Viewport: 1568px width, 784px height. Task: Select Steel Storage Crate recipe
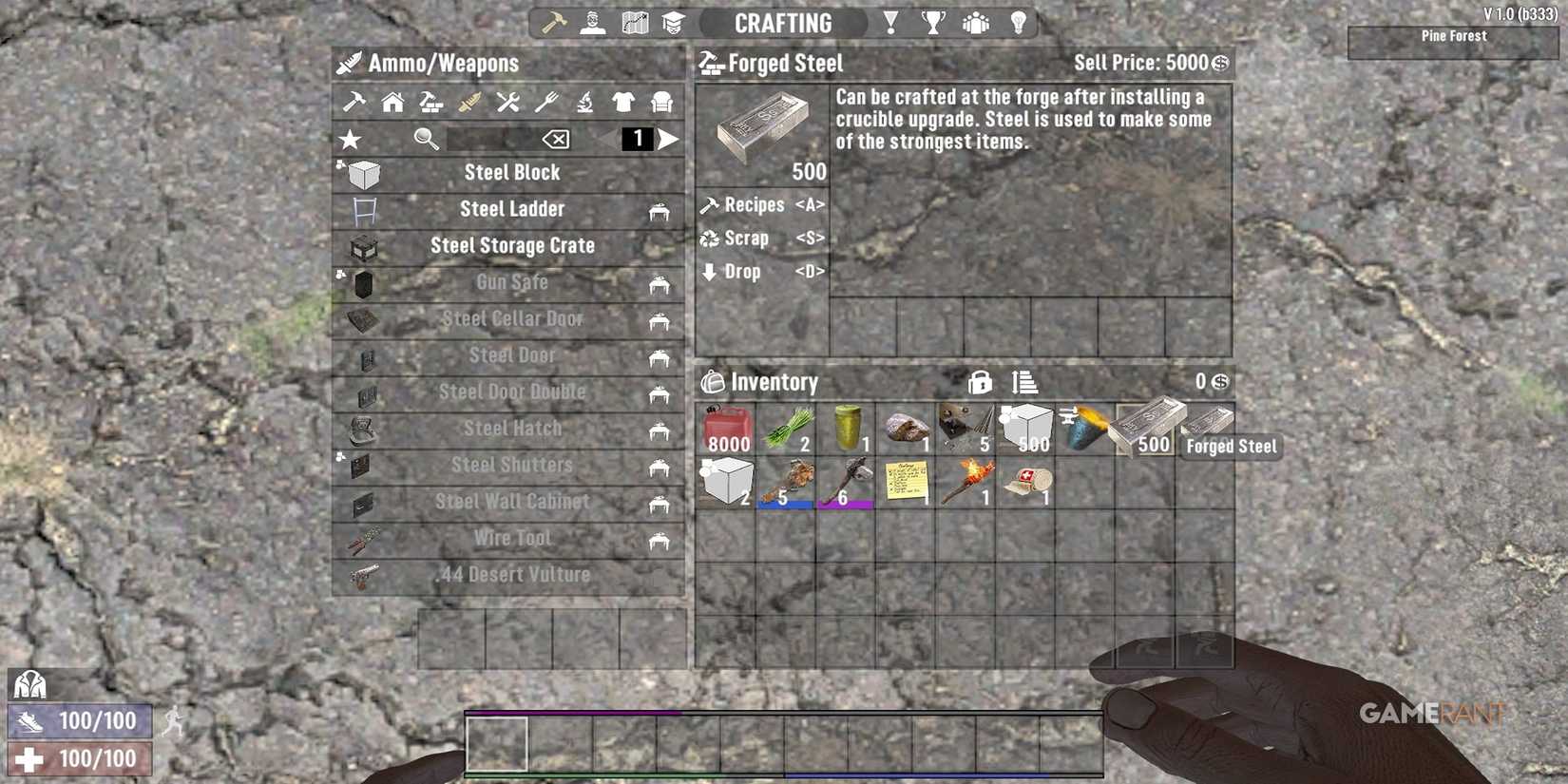[512, 245]
